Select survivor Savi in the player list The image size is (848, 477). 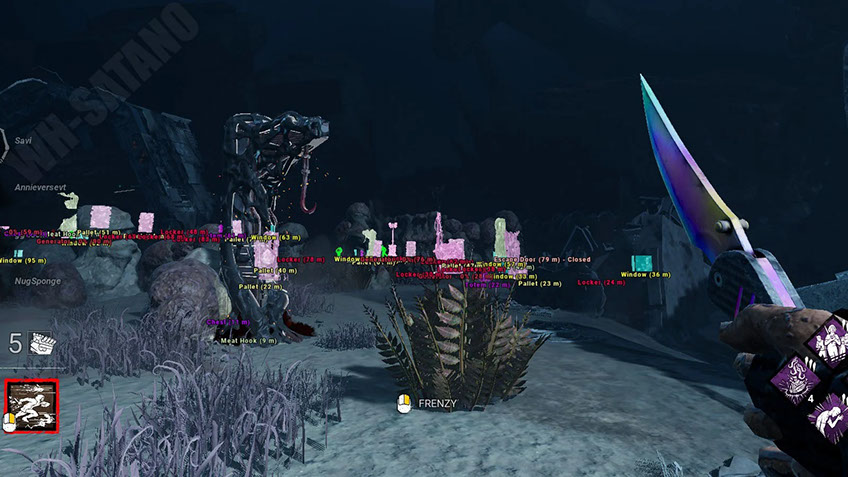(x=22, y=141)
